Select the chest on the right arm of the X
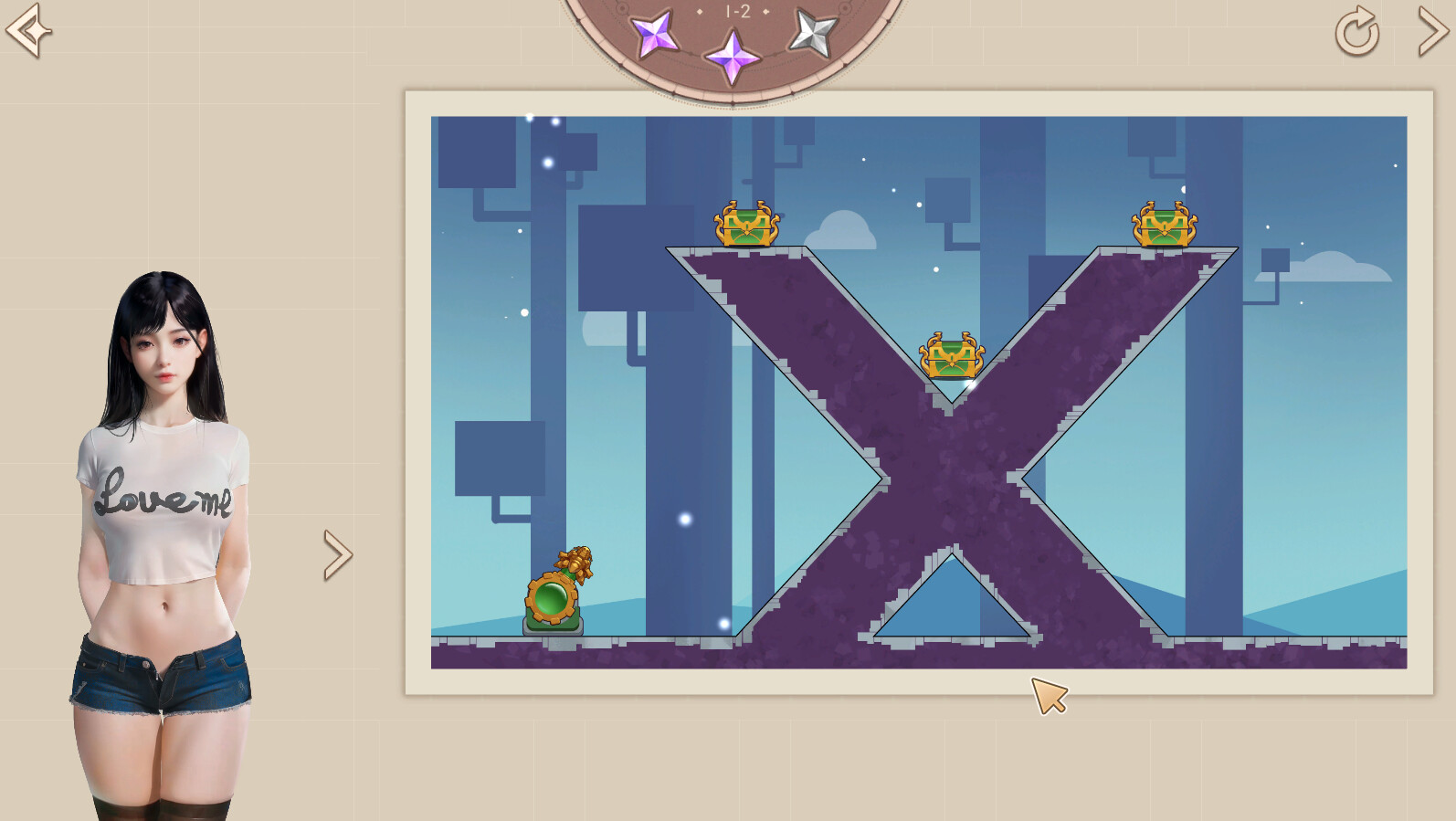This screenshot has width=1456, height=821. point(1163,222)
